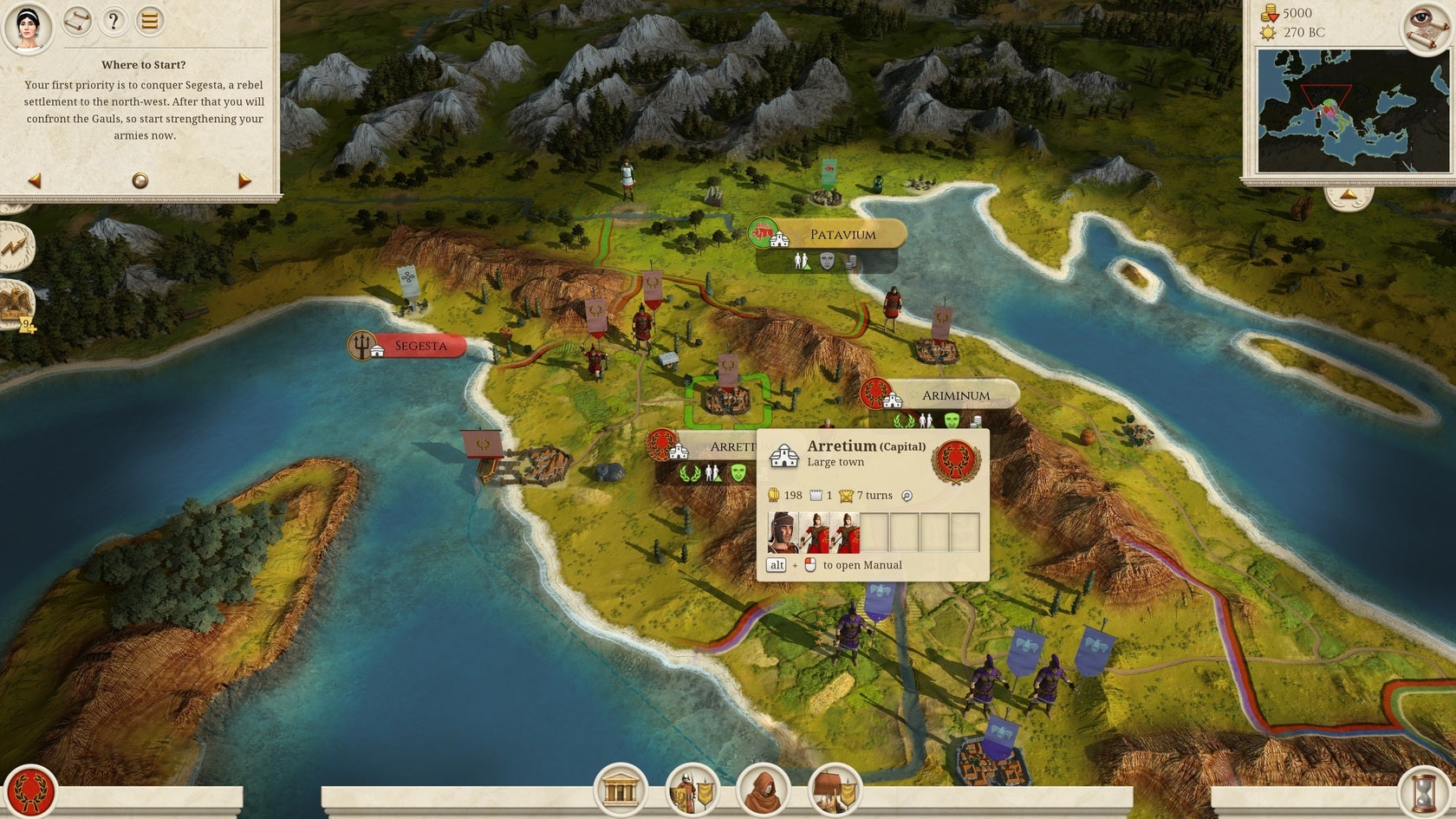Click the round center button in advisor panel
The height and width of the screenshot is (819, 1456).
click(140, 180)
